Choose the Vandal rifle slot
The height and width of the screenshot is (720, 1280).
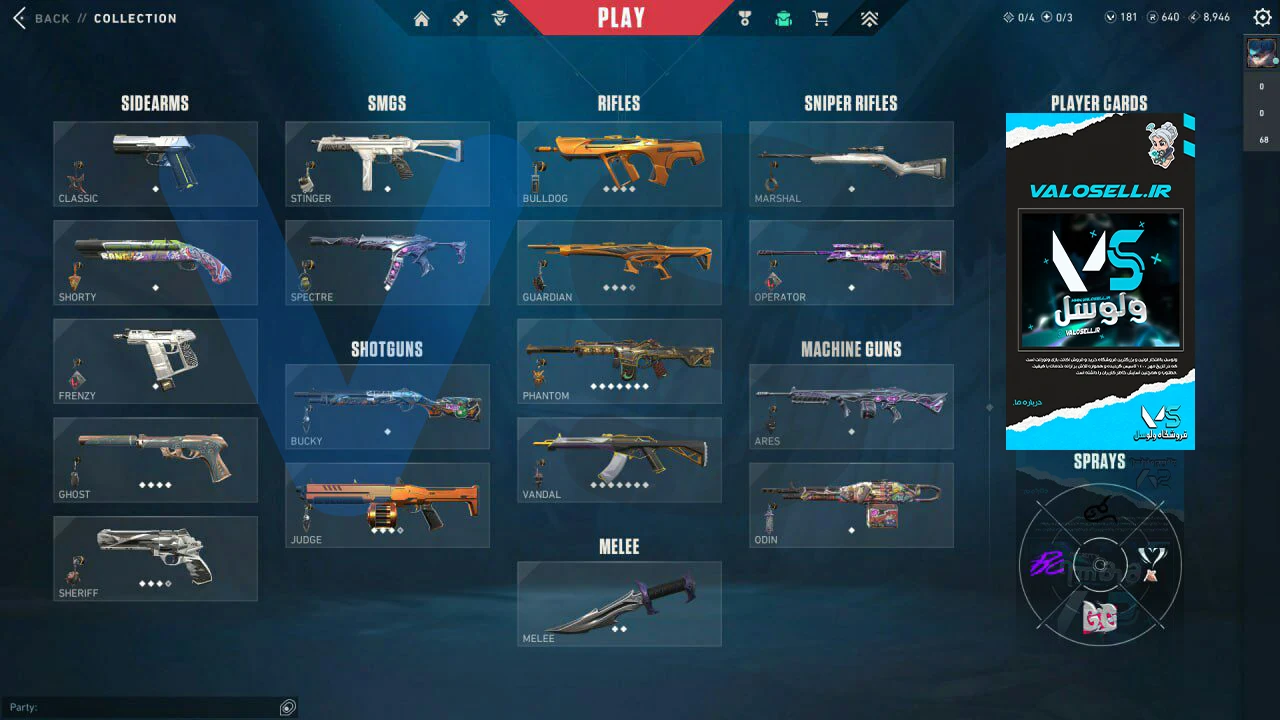coord(619,459)
